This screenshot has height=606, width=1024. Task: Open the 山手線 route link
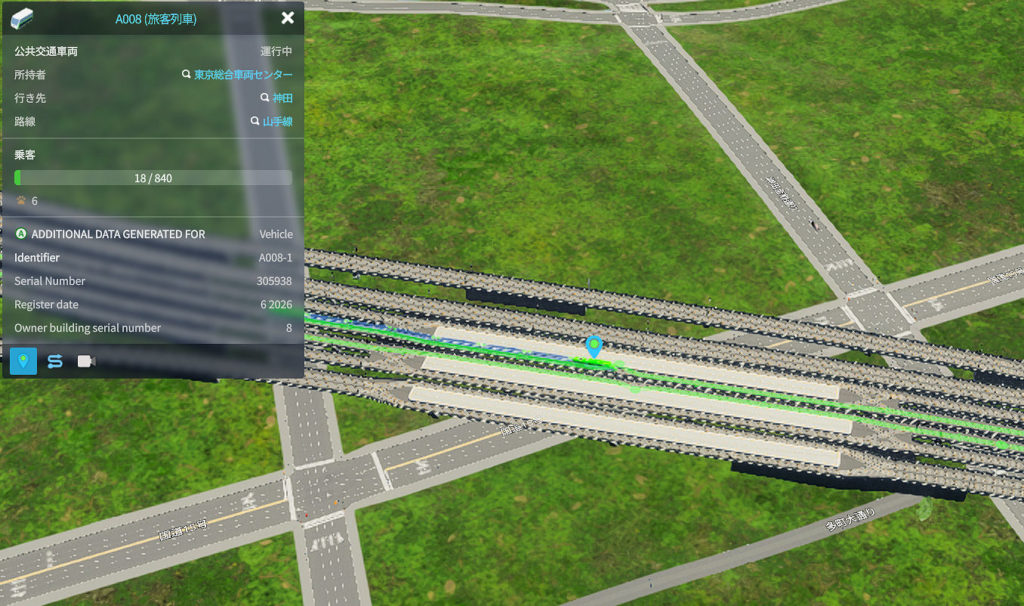[277, 122]
